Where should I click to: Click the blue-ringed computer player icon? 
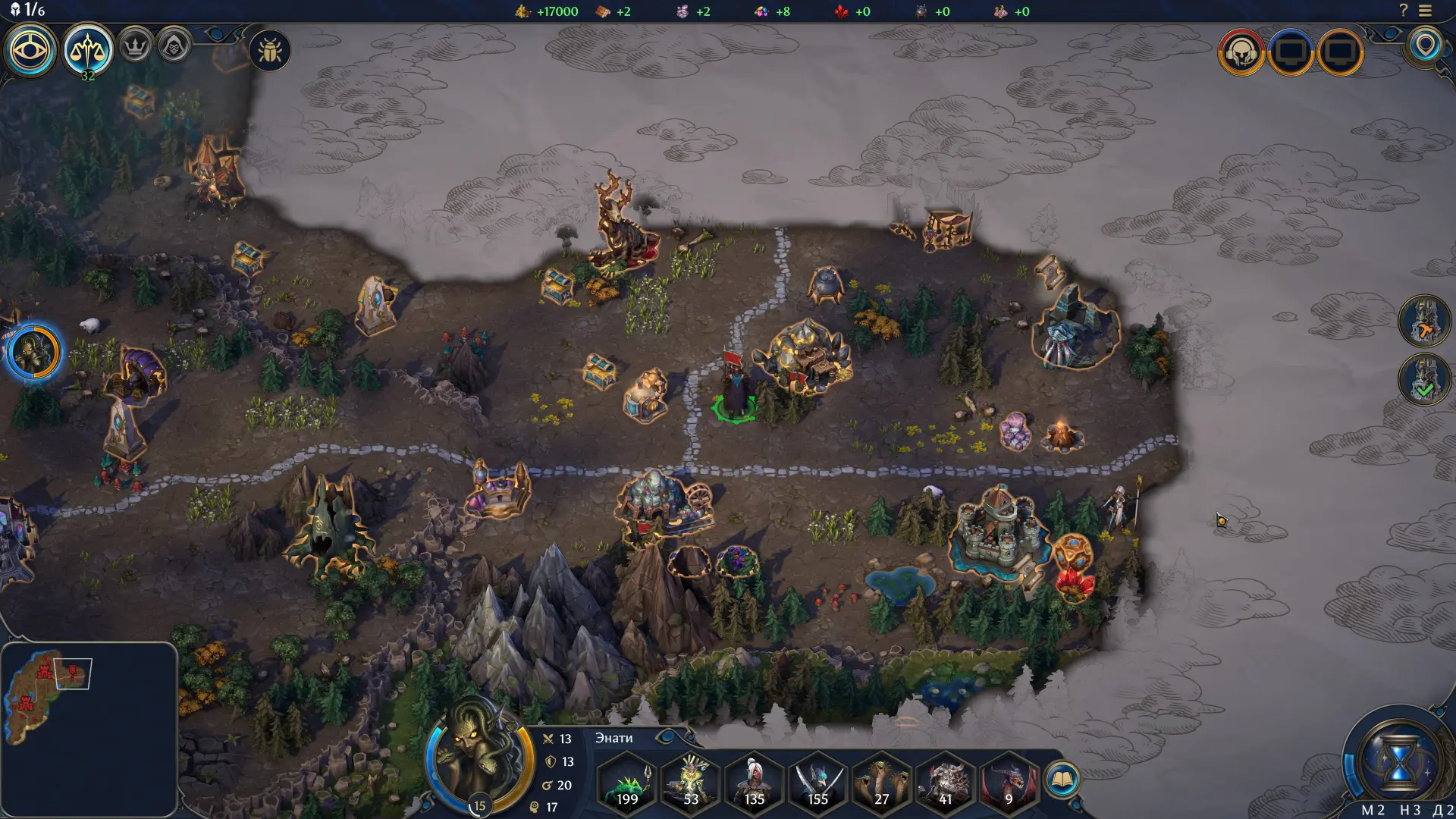coord(1291,52)
